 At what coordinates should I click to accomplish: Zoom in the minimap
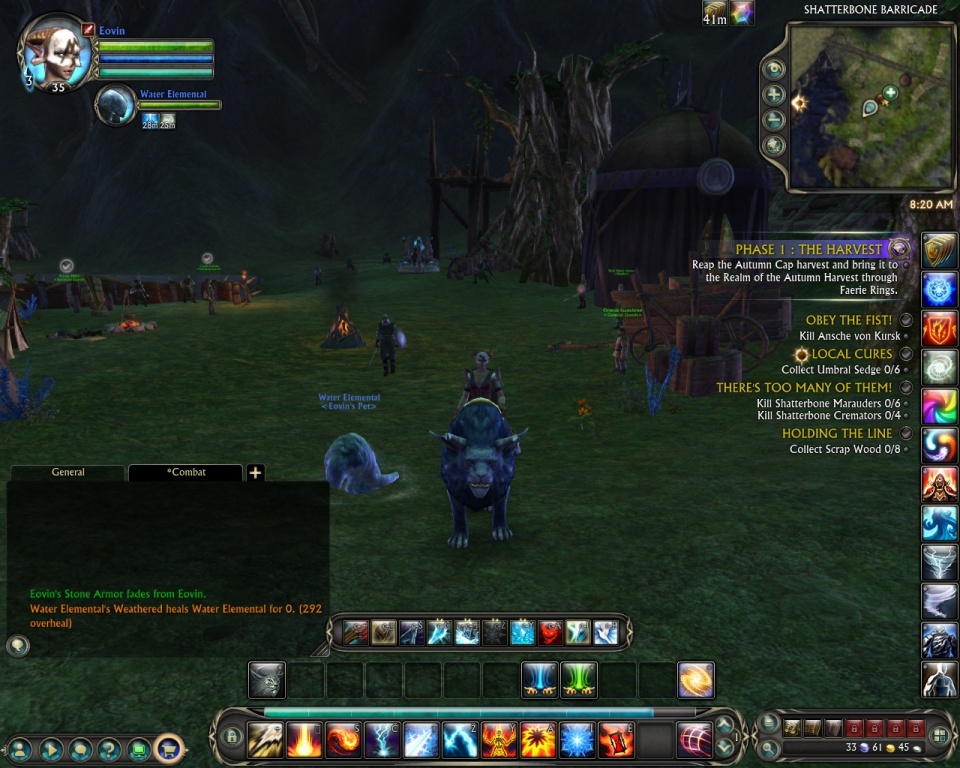tap(774, 95)
